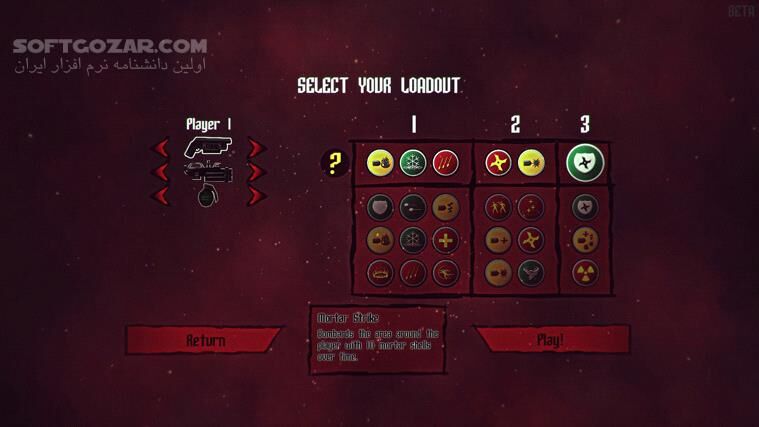The width and height of the screenshot is (759, 427).
Task: Click the large green shield shuriken icon
Action: (585, 163)
